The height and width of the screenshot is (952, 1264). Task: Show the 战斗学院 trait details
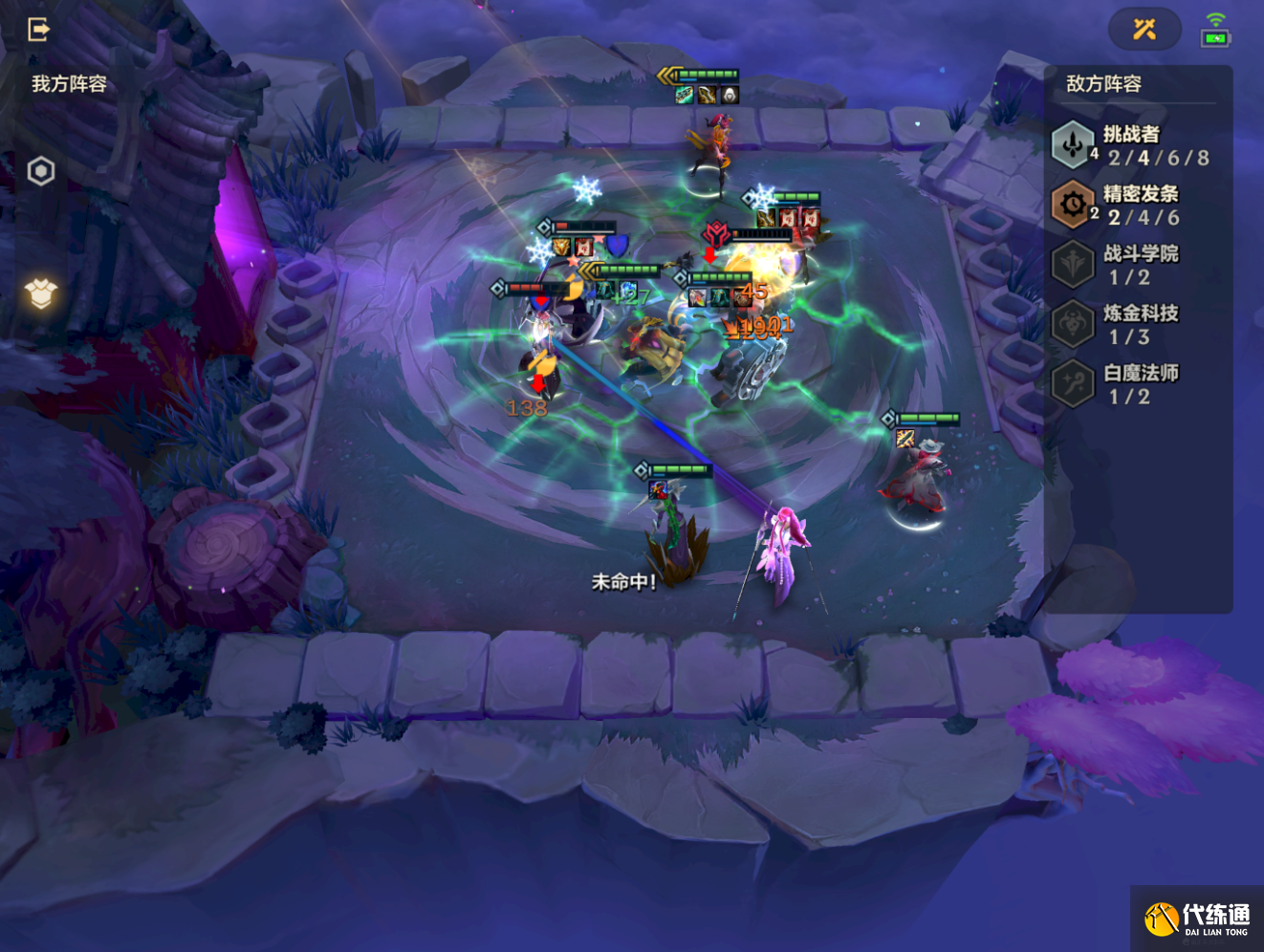point(1132,265)
